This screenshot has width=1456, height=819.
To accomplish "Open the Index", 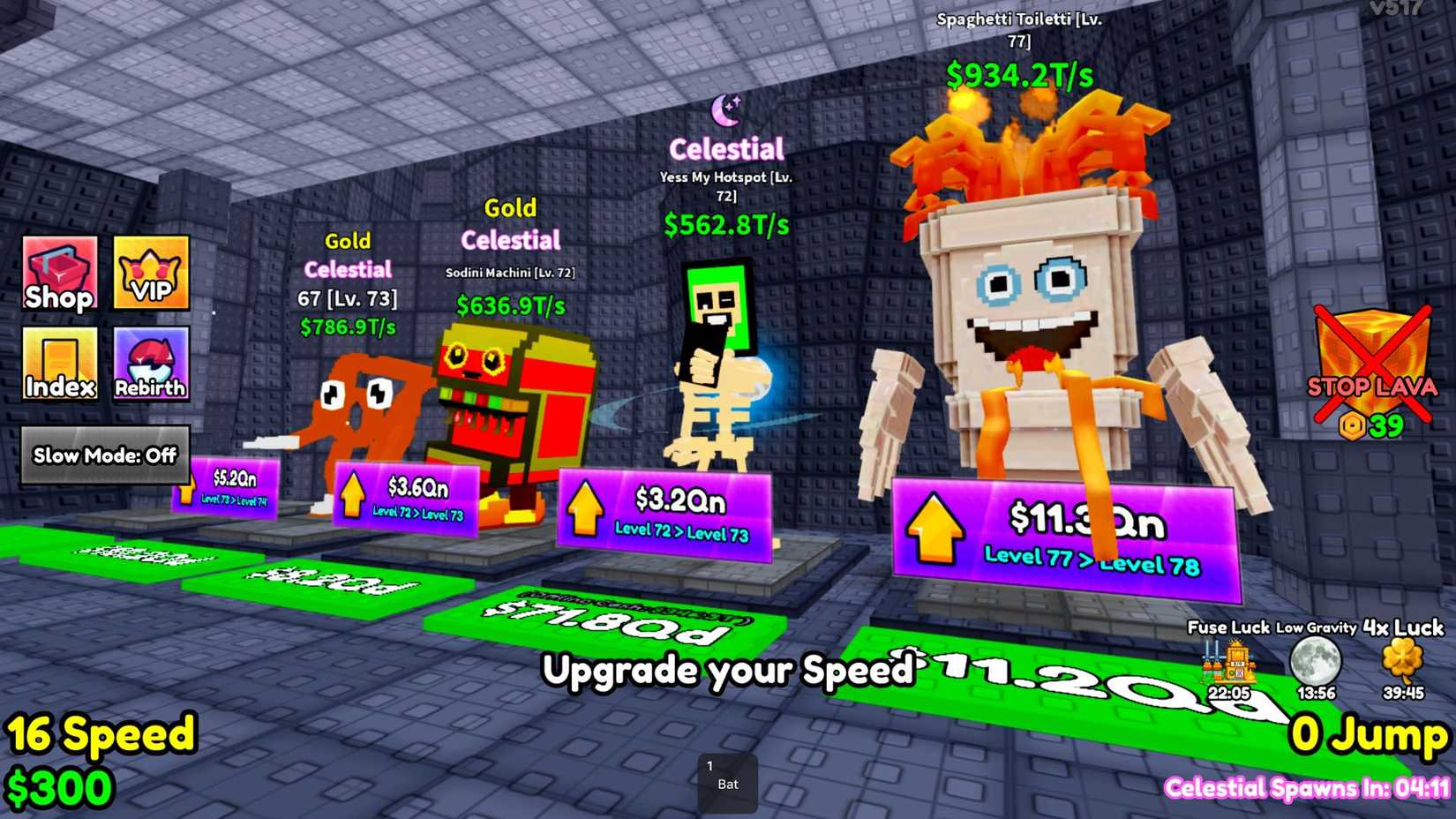I will click(x=58, y=364).
